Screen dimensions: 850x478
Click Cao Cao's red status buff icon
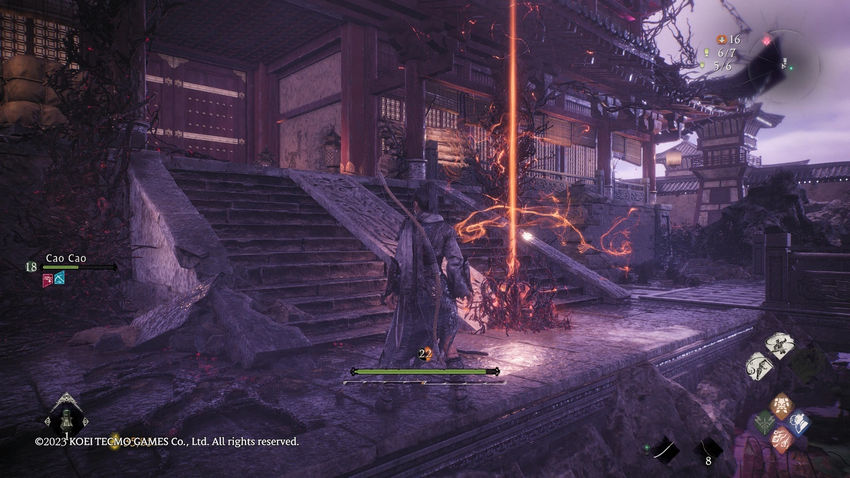click(47, 279)
